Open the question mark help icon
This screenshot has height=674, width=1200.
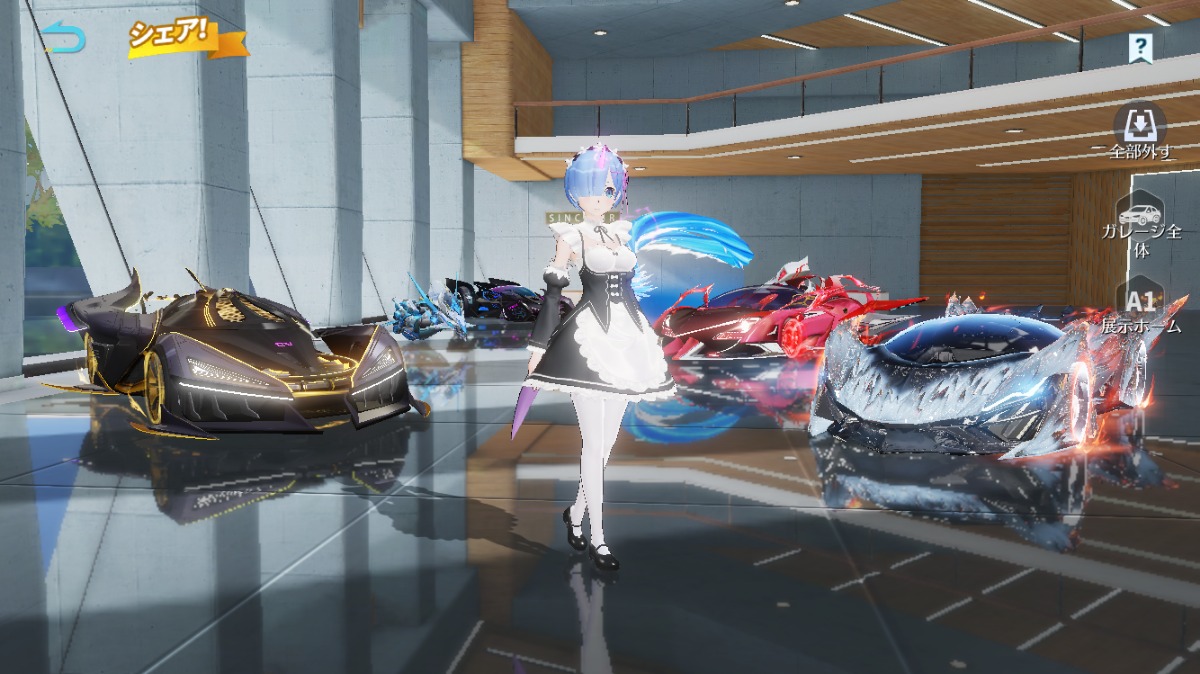pos(1140,47)
